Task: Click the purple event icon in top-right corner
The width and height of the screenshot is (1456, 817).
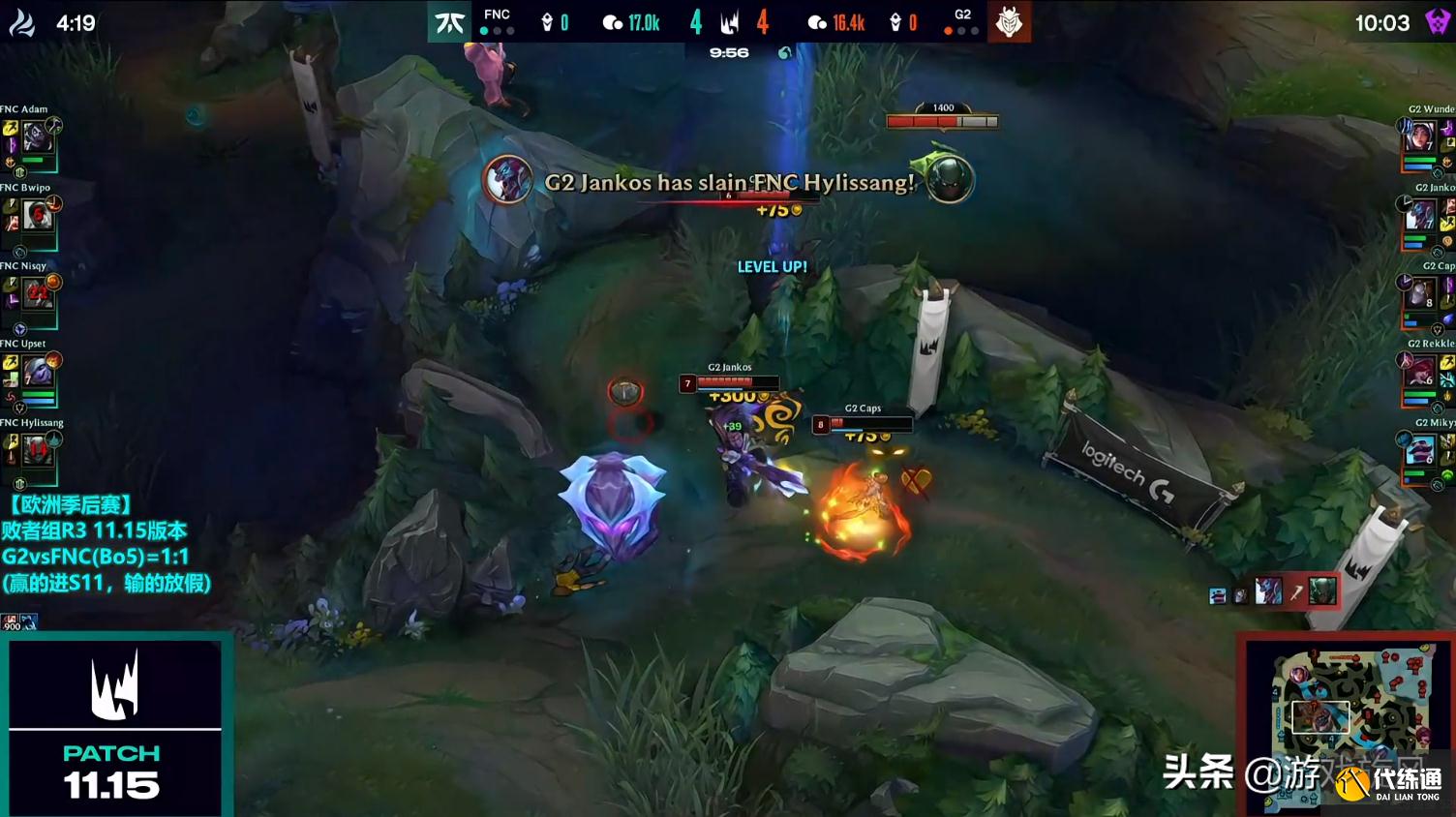Action: point(1436,20)
